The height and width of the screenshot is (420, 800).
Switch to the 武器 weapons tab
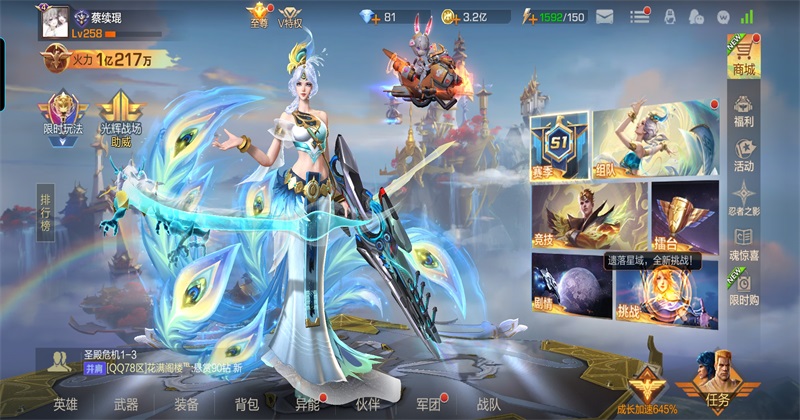126,404
